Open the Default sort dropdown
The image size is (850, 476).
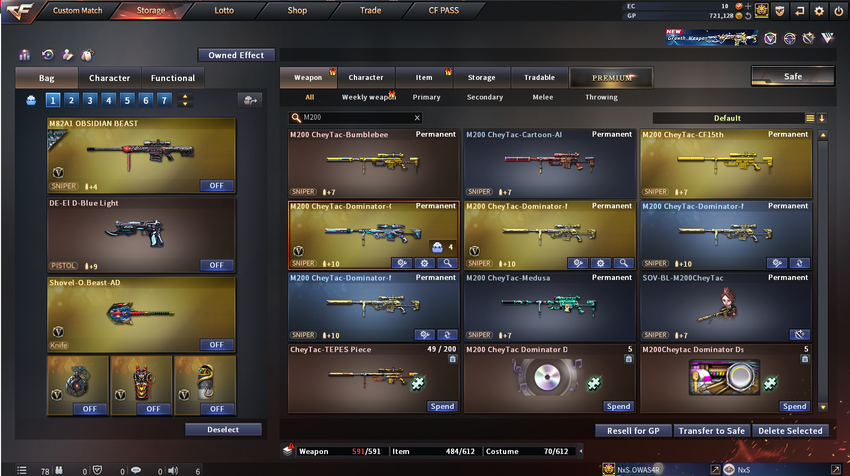coord(727,118)
